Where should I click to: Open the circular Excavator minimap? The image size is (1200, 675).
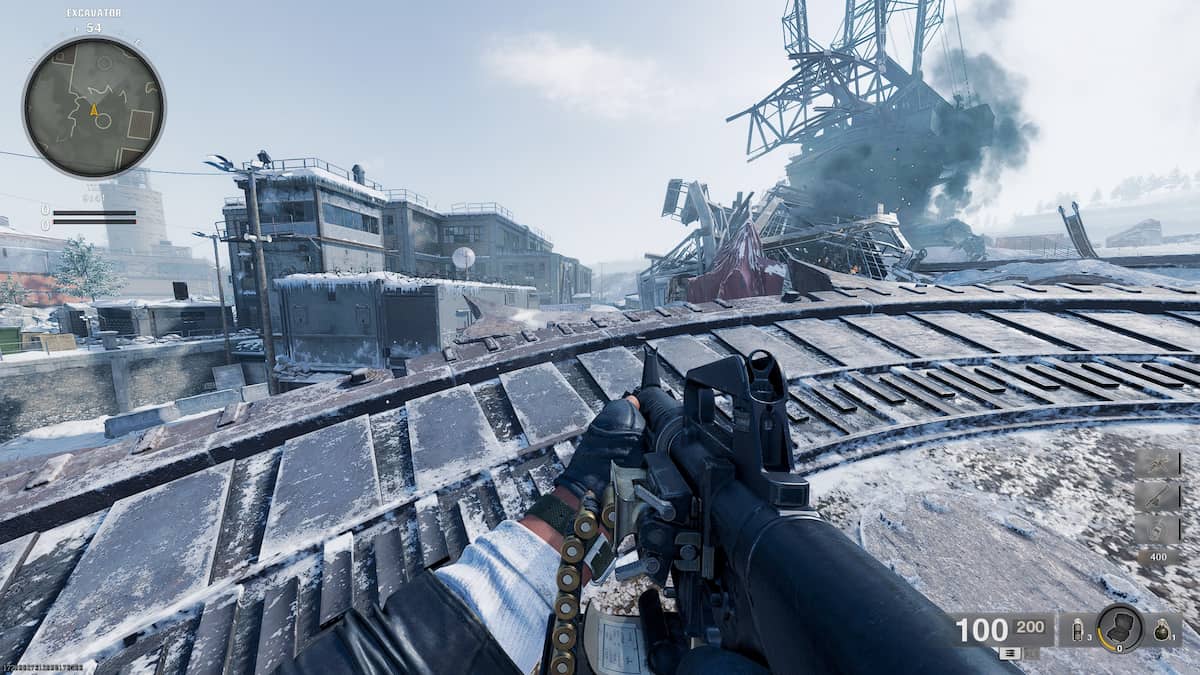pos(94,107)
